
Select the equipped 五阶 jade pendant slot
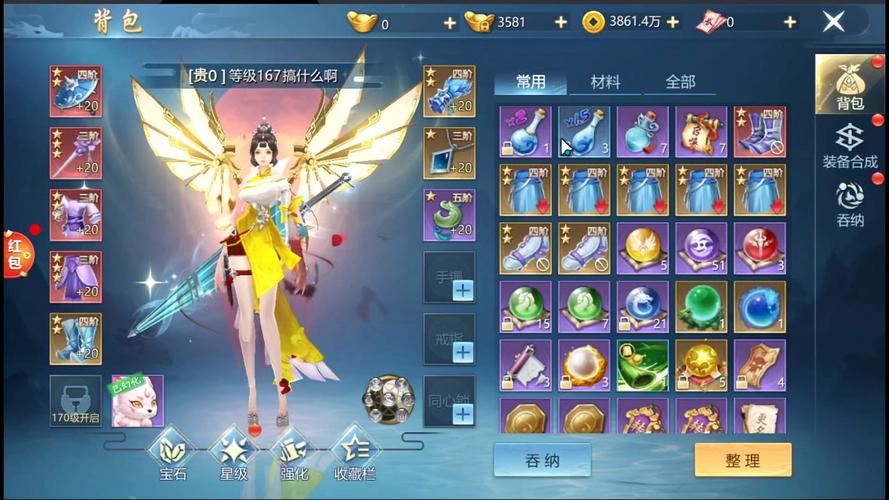tap(449, 215)
